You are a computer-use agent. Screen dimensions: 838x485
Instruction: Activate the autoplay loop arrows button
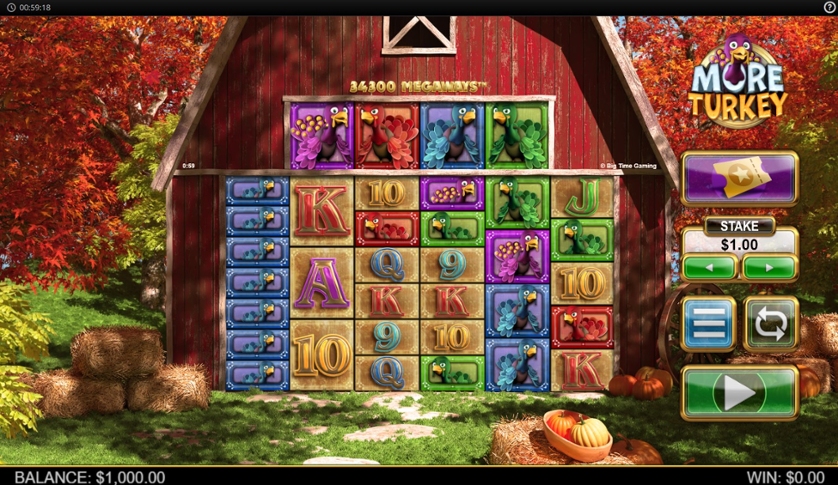click(x=770, y=324)
